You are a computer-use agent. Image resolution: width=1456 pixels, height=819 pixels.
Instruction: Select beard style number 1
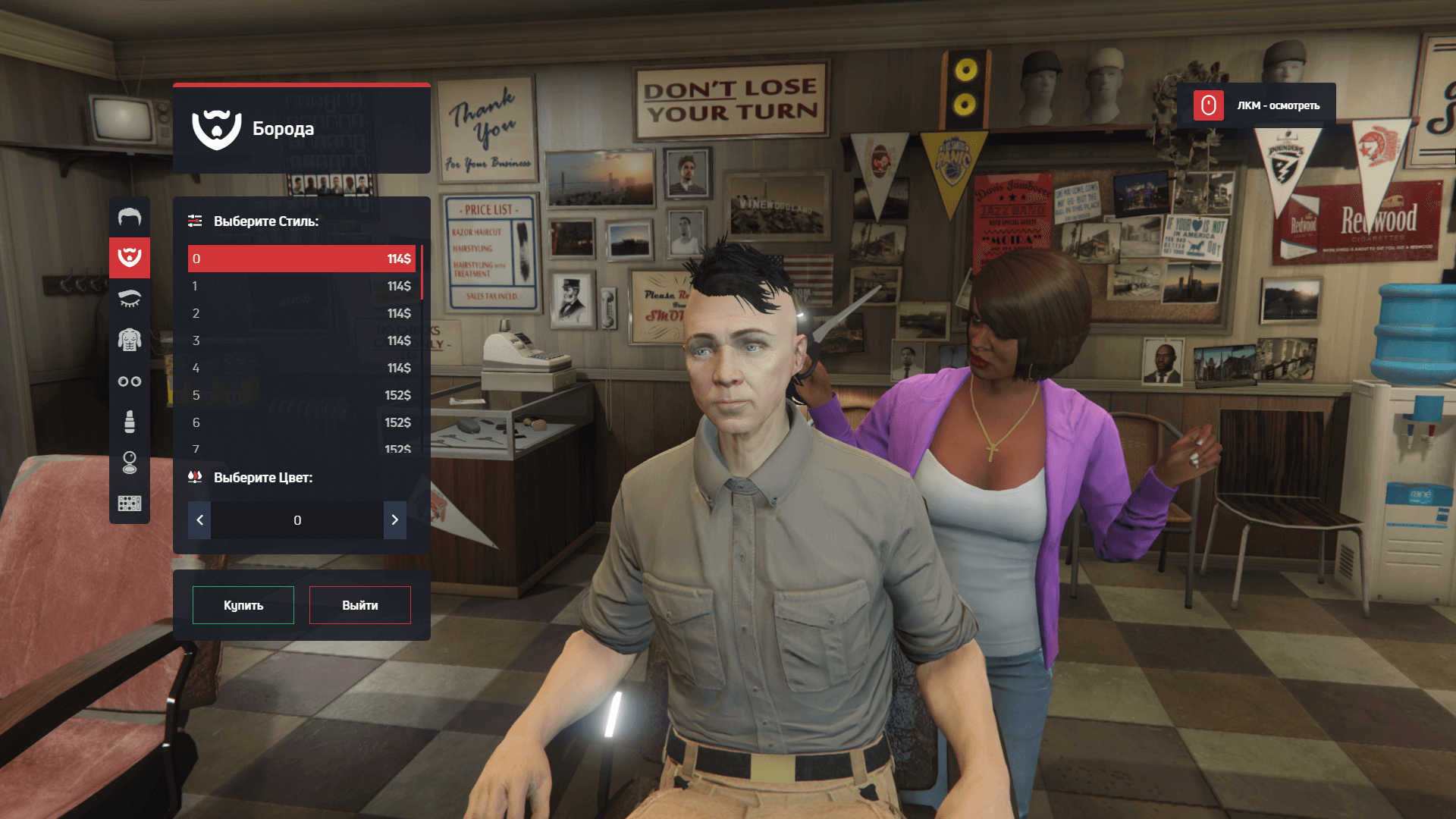302,286
